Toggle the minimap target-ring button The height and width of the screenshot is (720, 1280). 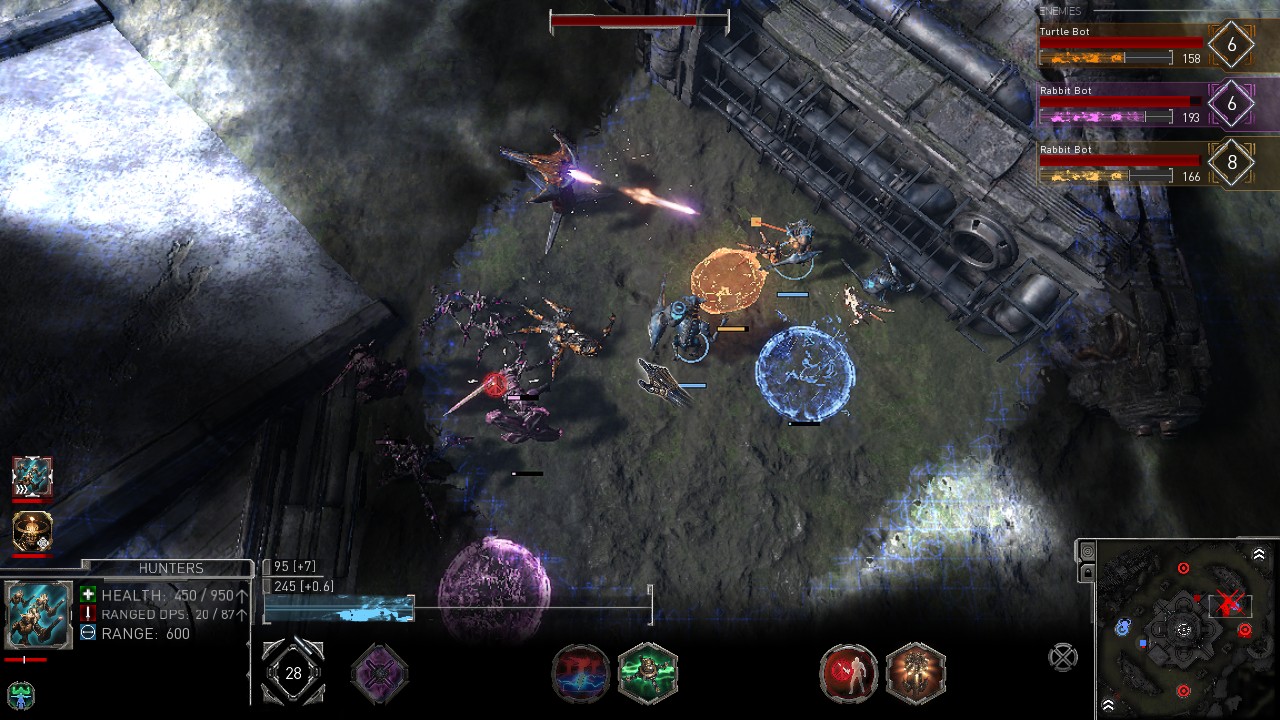pos(1088,553)
